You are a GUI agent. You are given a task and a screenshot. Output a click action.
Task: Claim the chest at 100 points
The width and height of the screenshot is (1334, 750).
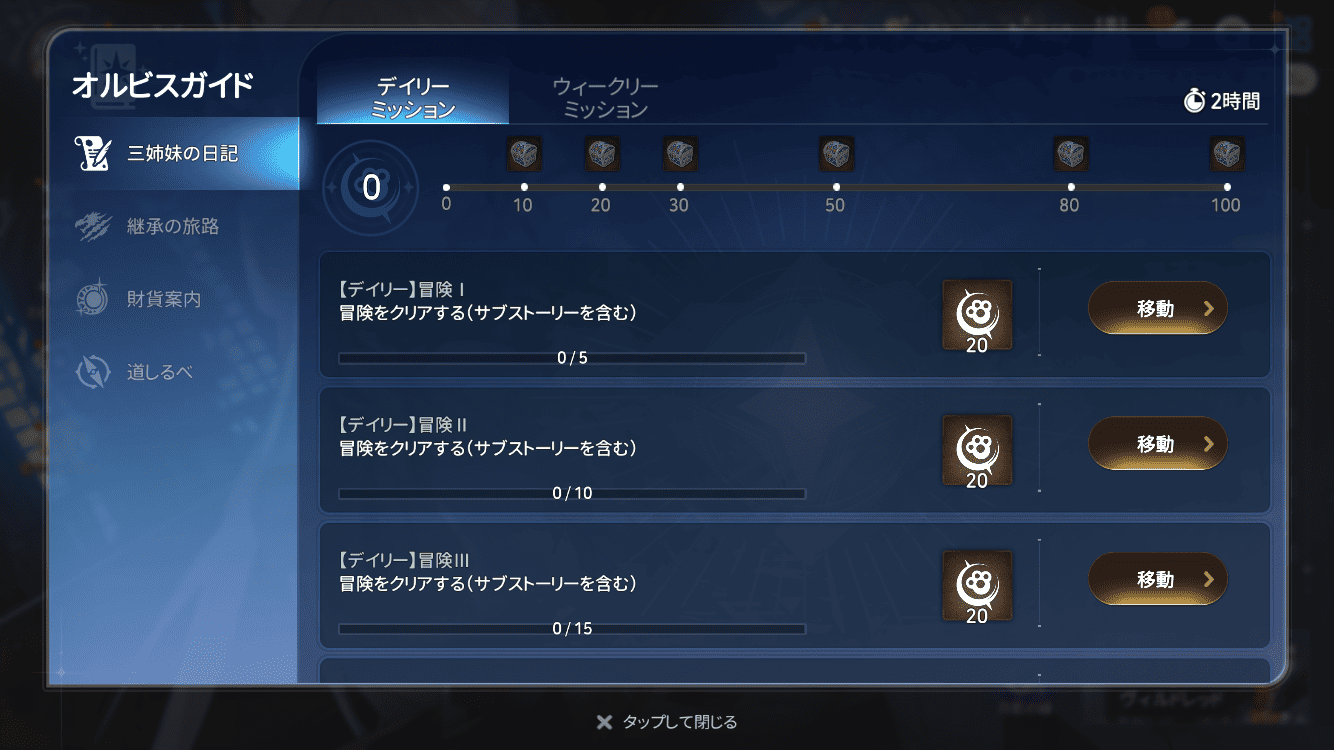pyautogui.click(x=1227, y=154)
